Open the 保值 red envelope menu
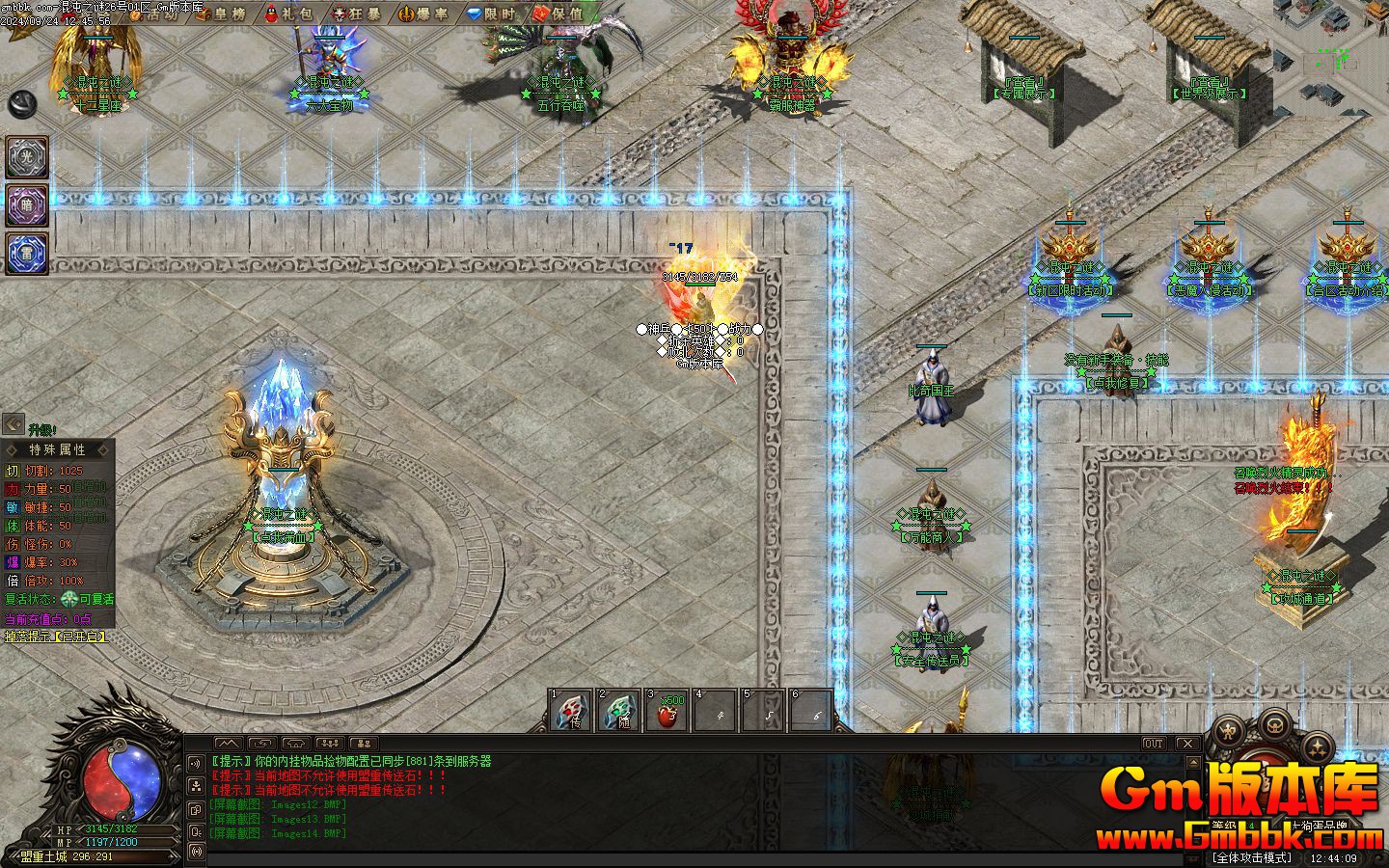Screen dimensions: 1389x868 point(558,14)
